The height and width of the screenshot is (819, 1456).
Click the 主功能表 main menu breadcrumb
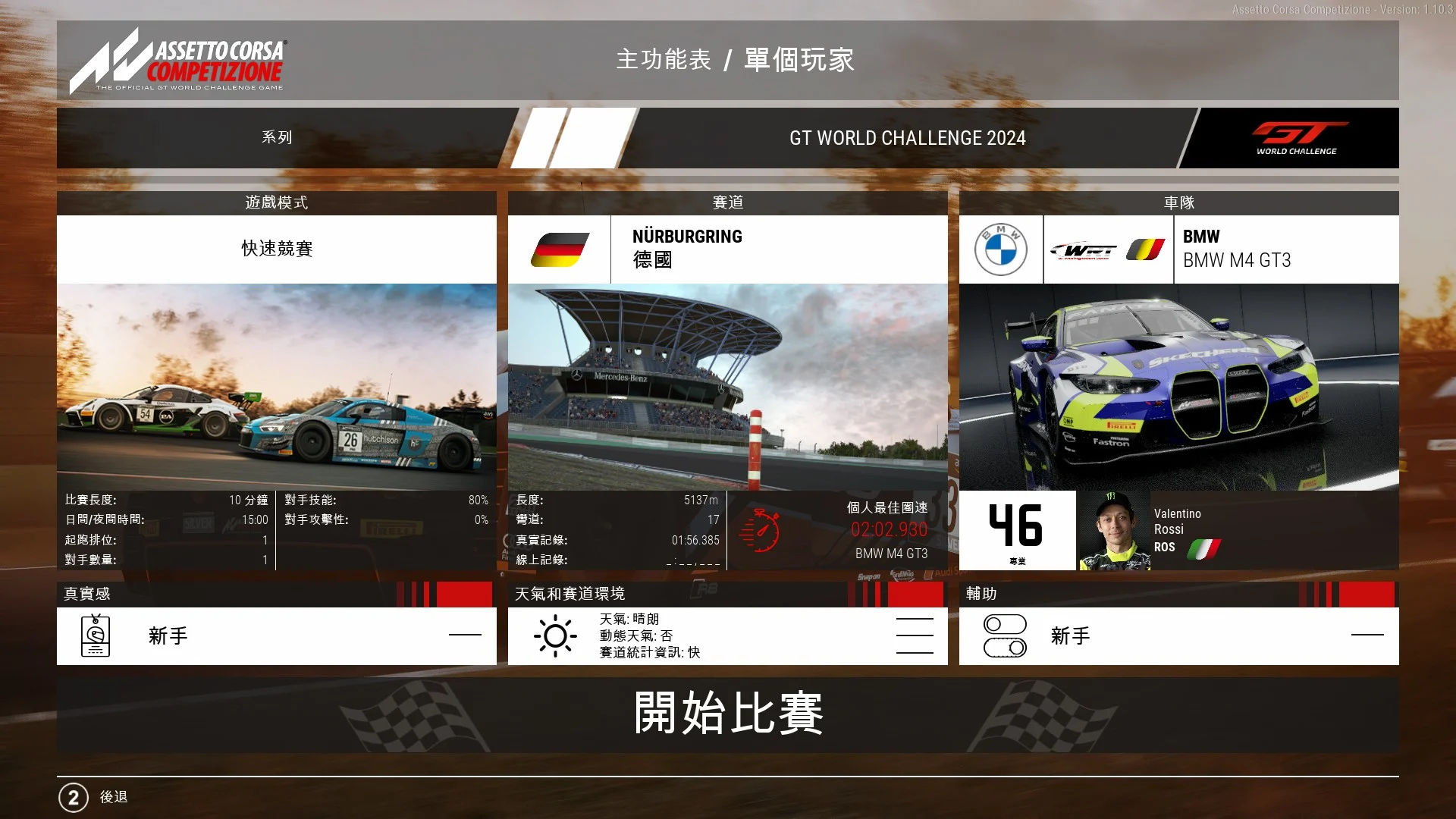[x=664, y=60]
